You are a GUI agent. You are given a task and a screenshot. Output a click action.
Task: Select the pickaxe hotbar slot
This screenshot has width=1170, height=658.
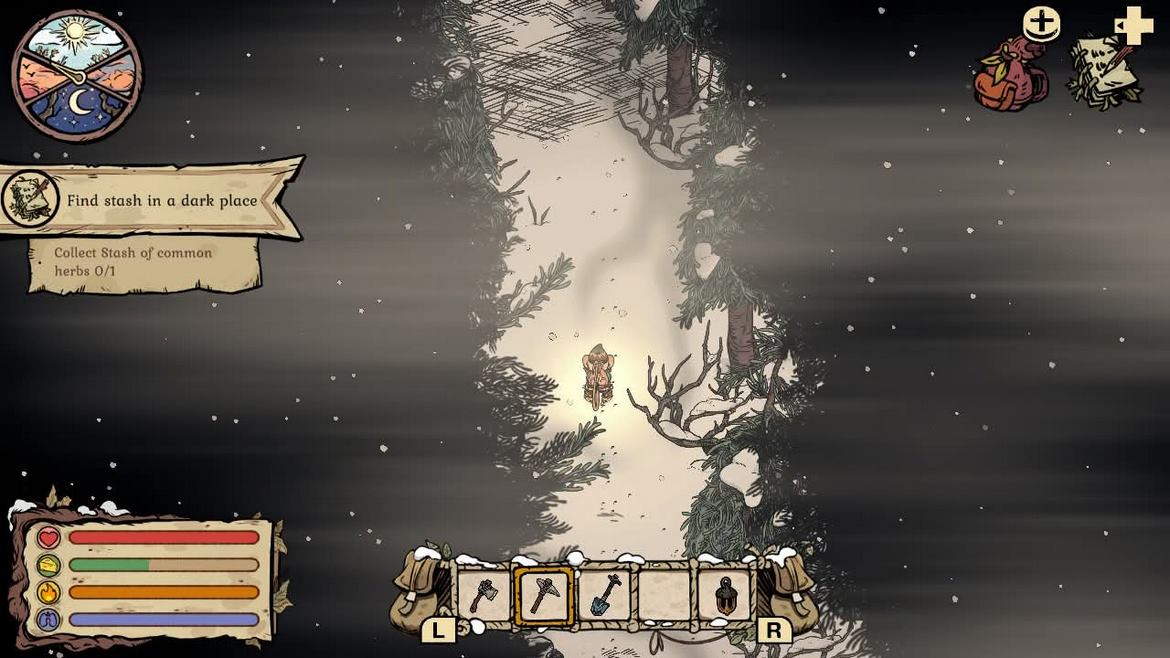544,596
